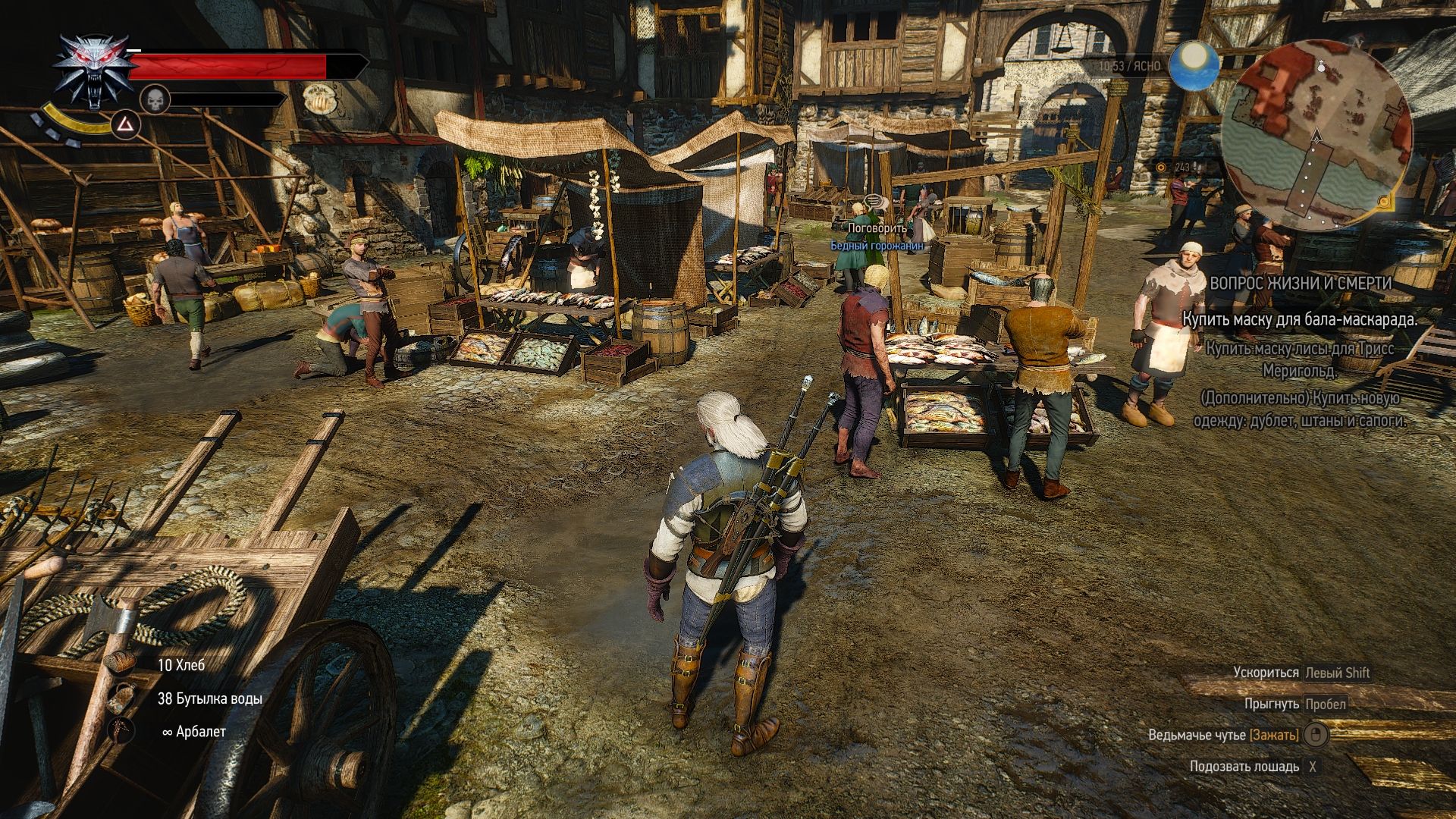Image resolution: width=1456 pixels, height=819 pixels.
Task: Open the quest title «Вопрос жизни и смерти»
Action: click(1301, 283)
